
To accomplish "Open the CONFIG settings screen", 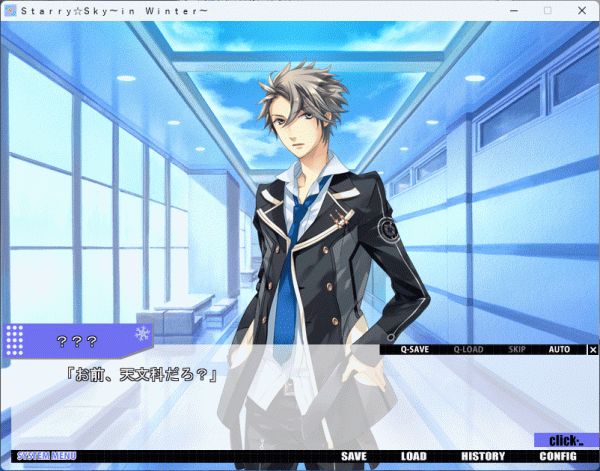I will (558, 457).
